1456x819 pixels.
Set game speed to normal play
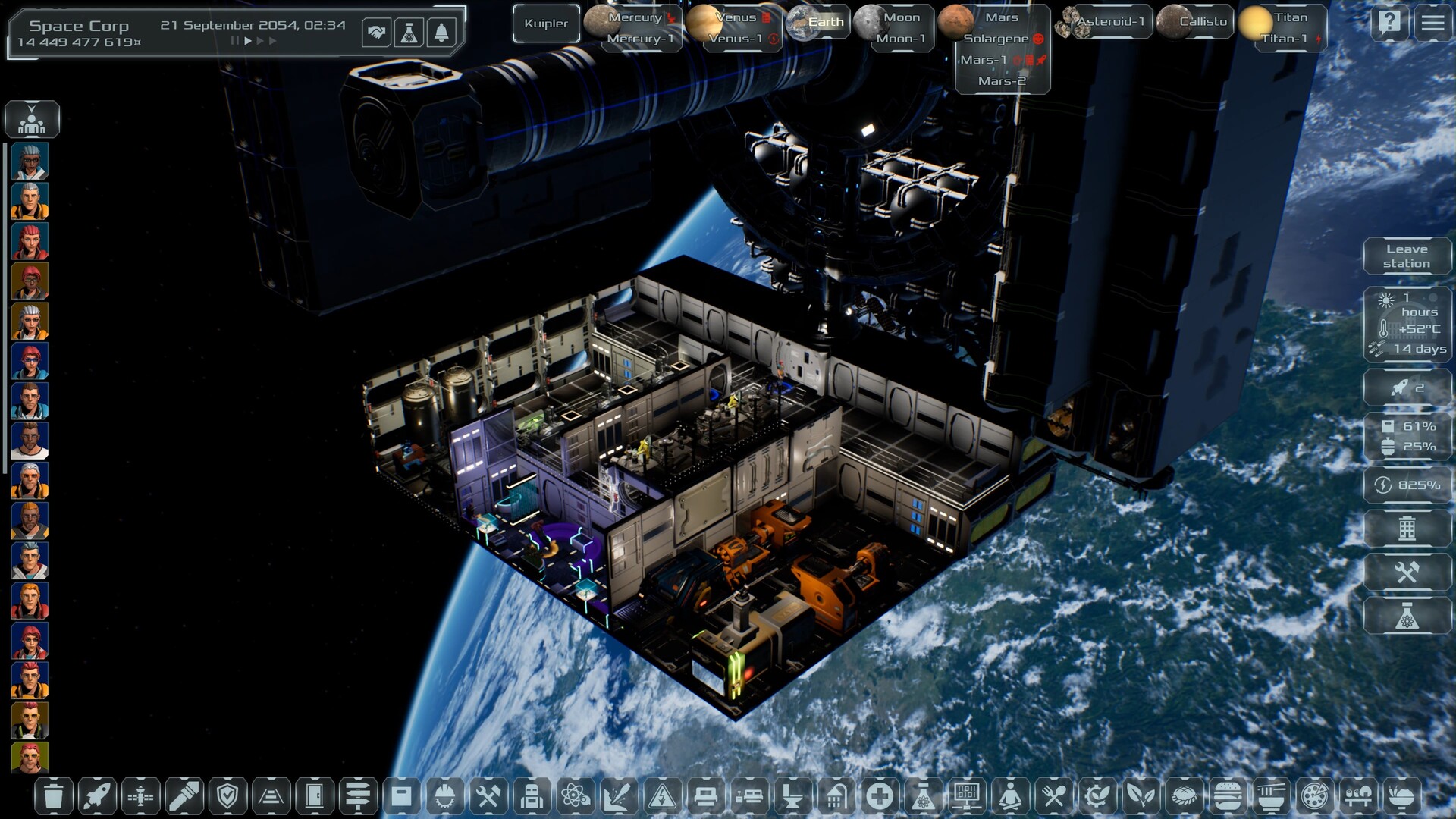pos(248,41)
